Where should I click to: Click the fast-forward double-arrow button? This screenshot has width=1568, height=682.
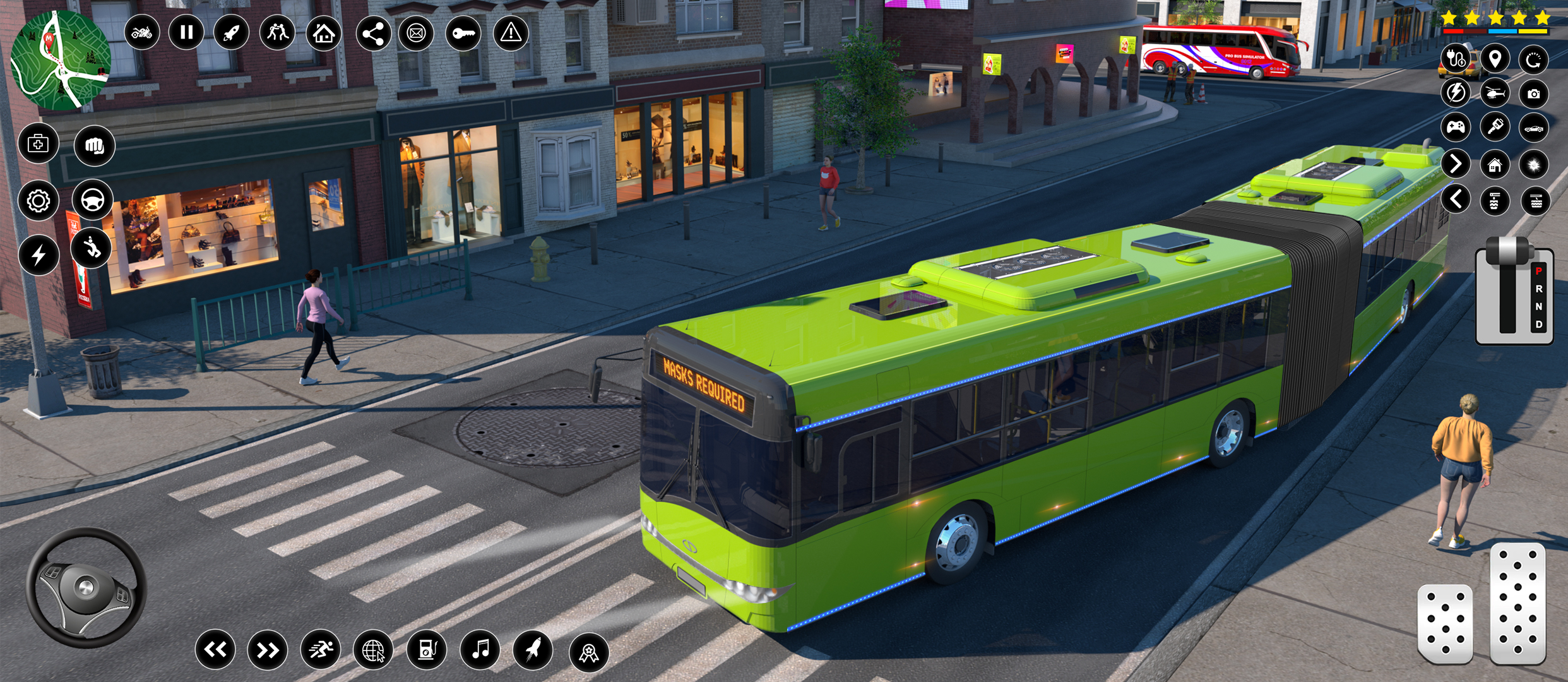(x=268, y=649)
